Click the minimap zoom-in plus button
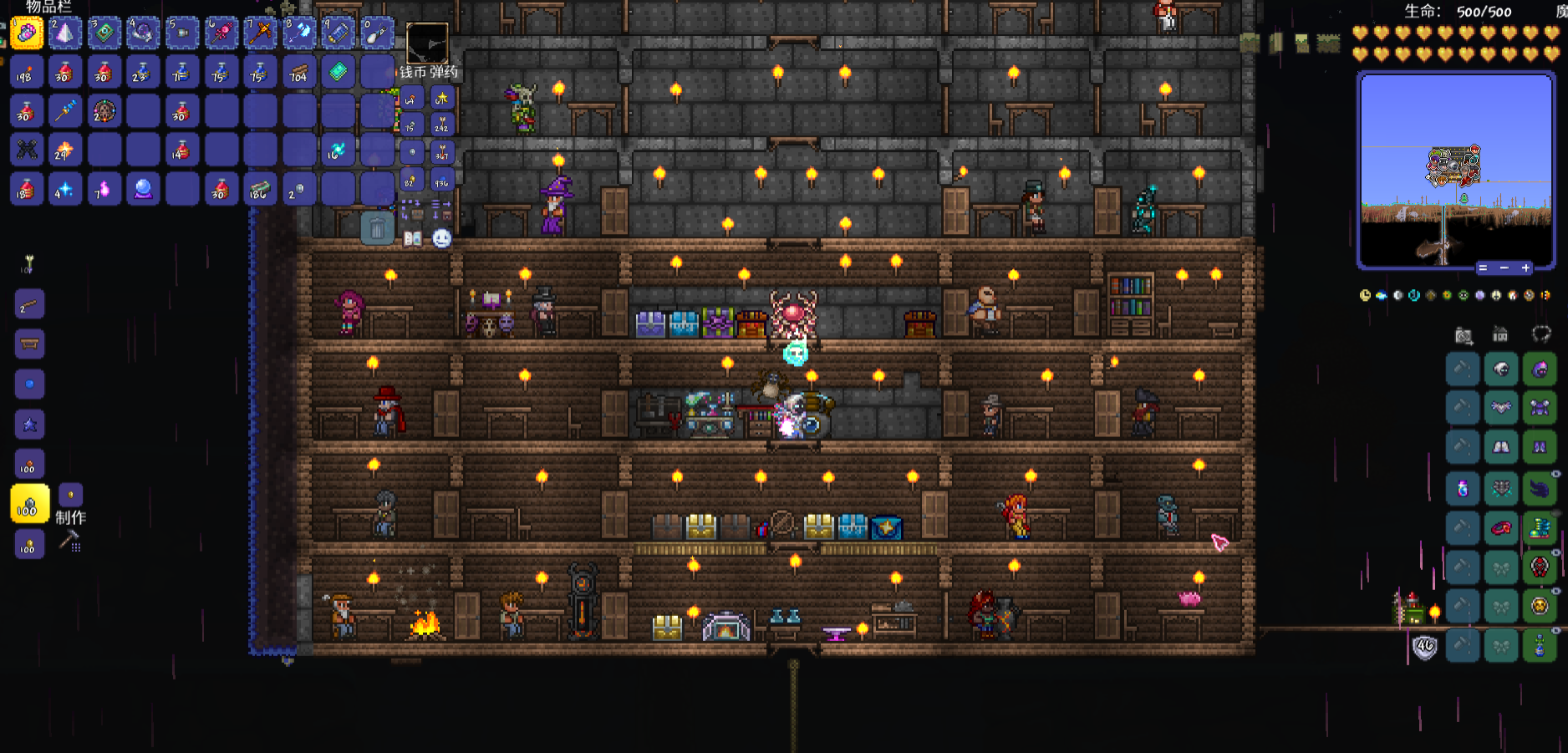Screen dimensions: 1568x753 pos(1525,268)
